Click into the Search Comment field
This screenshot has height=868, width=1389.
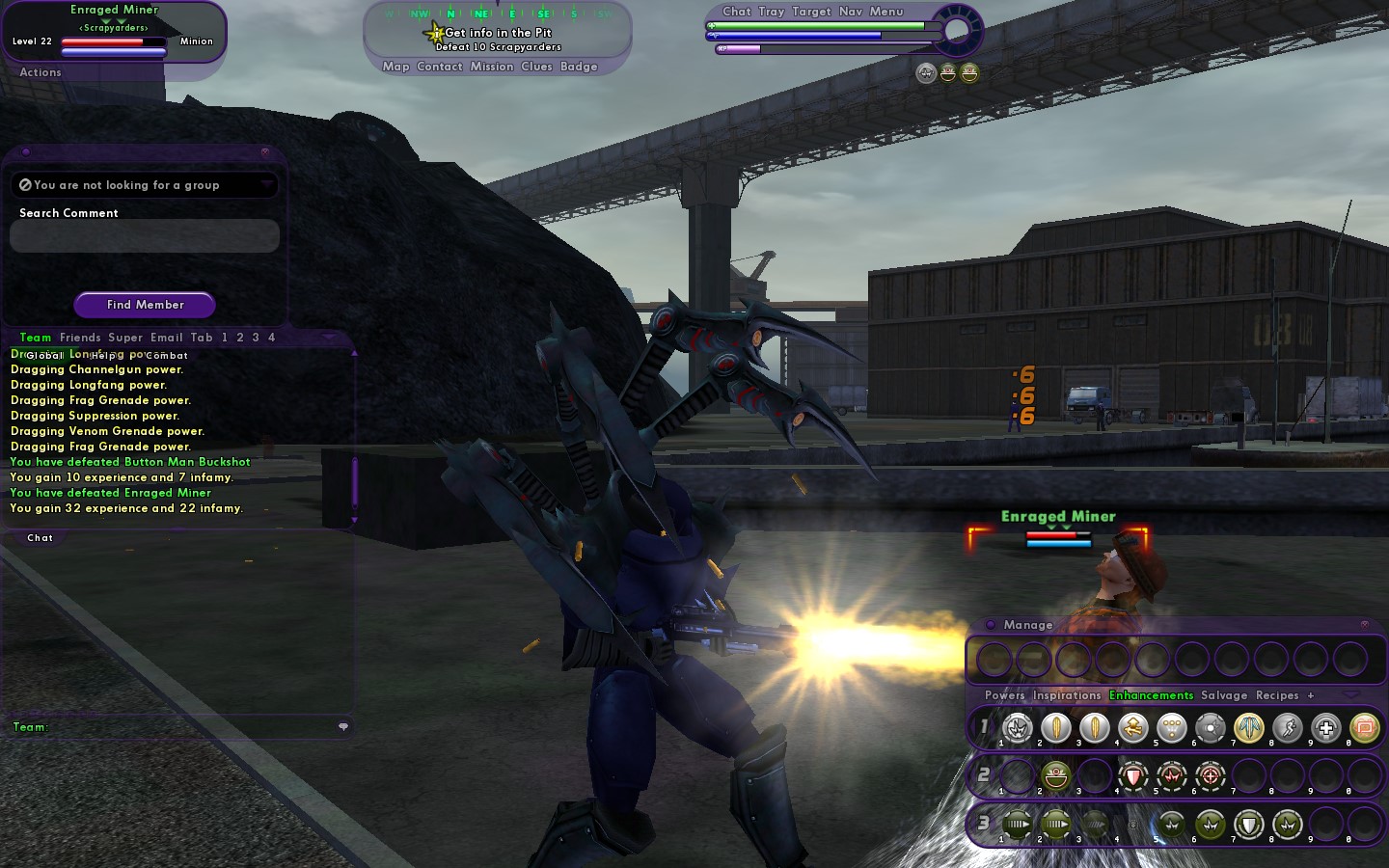click(145, 236)
